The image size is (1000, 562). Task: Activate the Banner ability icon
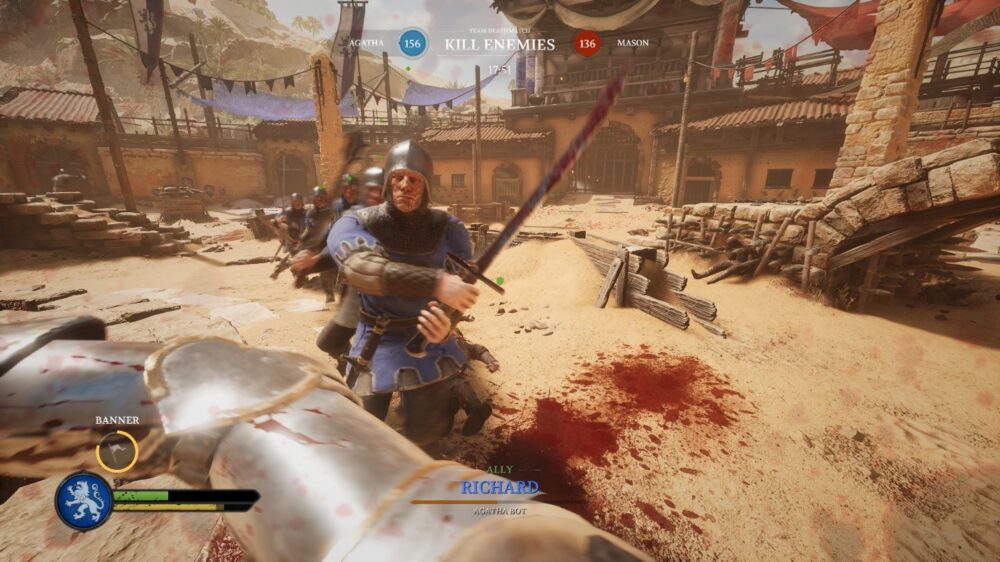click(x=117, y=451)
